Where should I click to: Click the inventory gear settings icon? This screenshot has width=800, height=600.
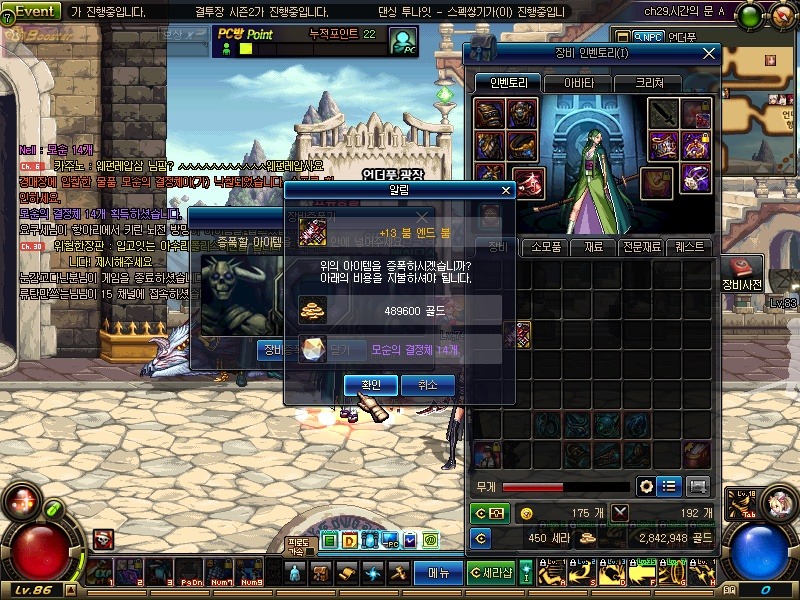(x=647, y=486)
